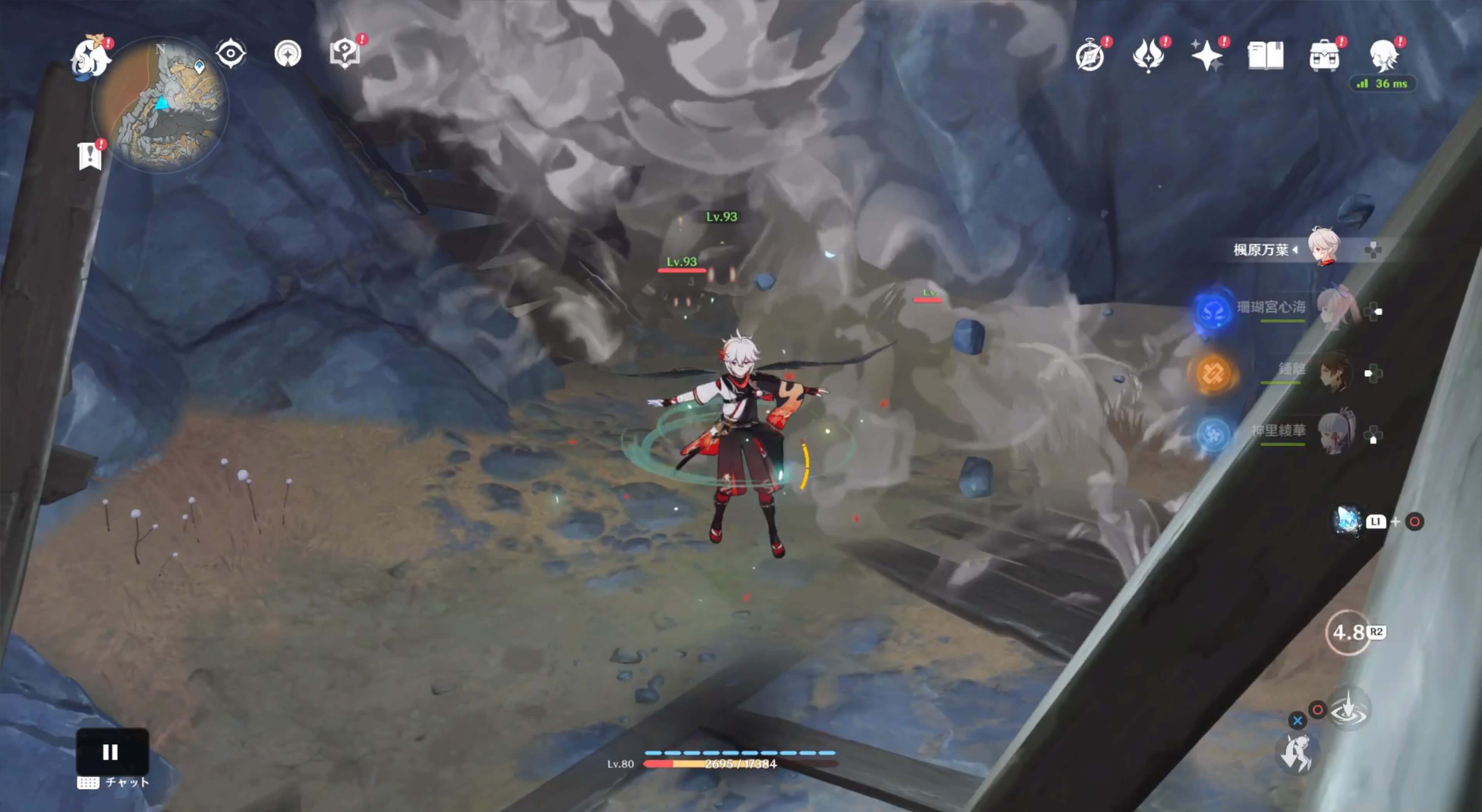Open the quest navigation icon with question mark
The width and height of the screenshot is (1482, 812).
345,54
